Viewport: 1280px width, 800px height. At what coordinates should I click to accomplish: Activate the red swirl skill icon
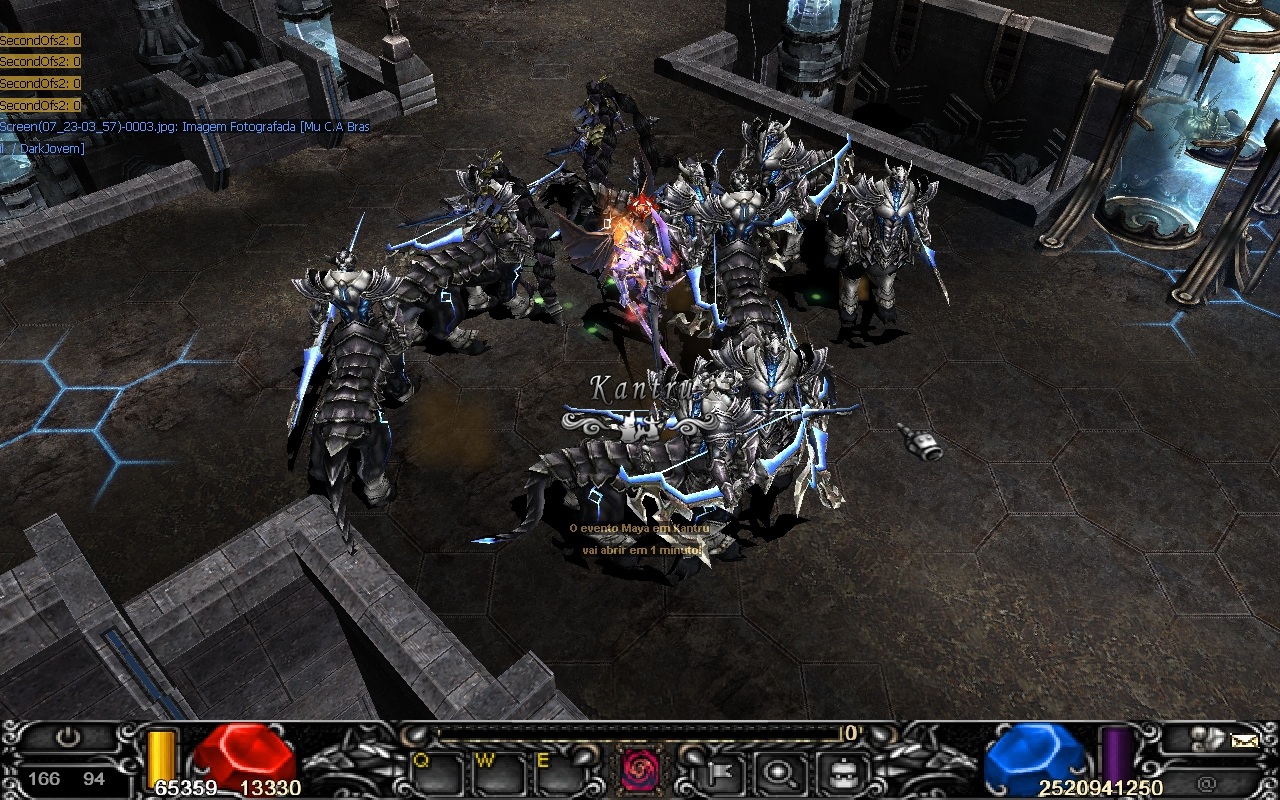(x=639, y=769)
